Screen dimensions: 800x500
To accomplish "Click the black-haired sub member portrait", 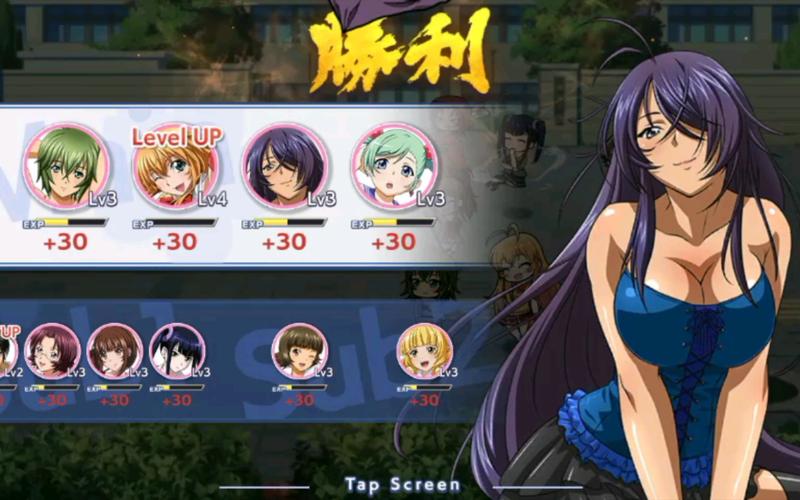I will (177, 351).
